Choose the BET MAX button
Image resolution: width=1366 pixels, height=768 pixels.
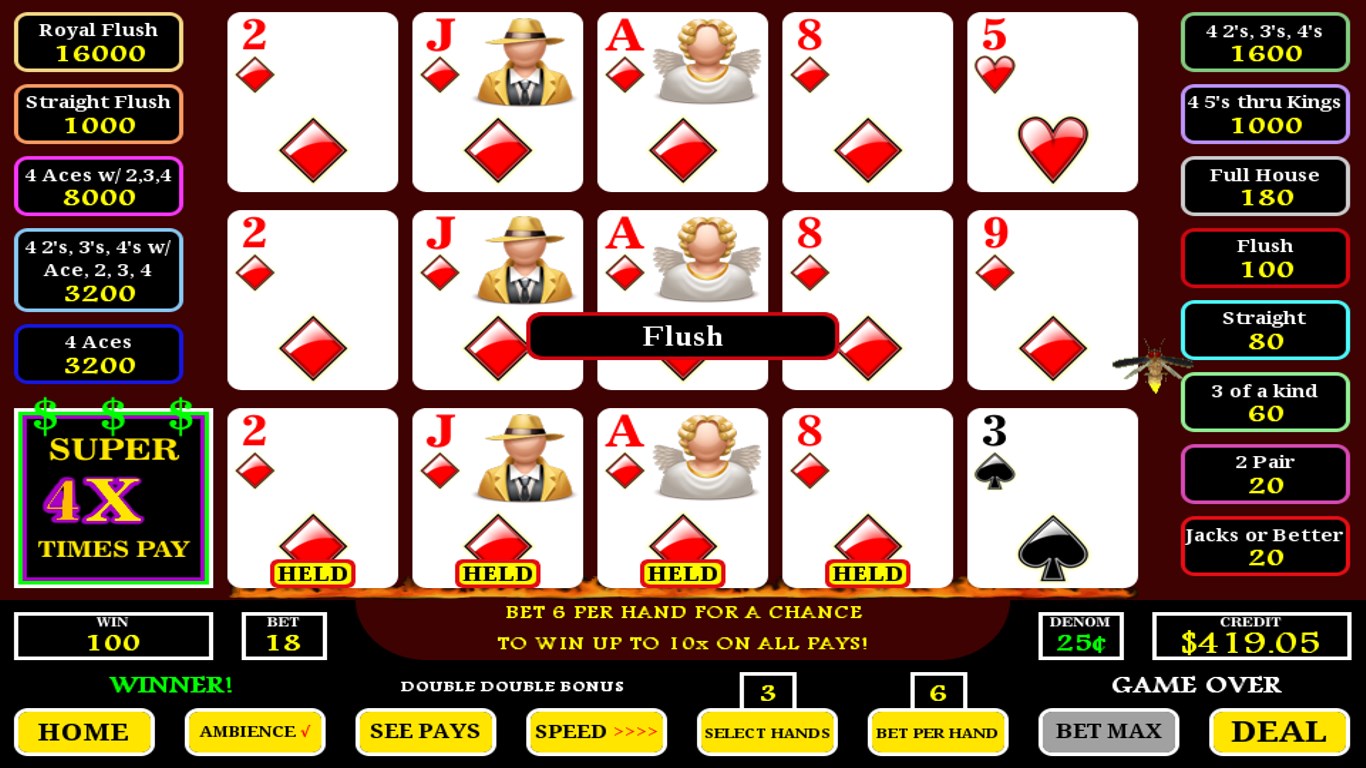click(x=1108, y=732)
